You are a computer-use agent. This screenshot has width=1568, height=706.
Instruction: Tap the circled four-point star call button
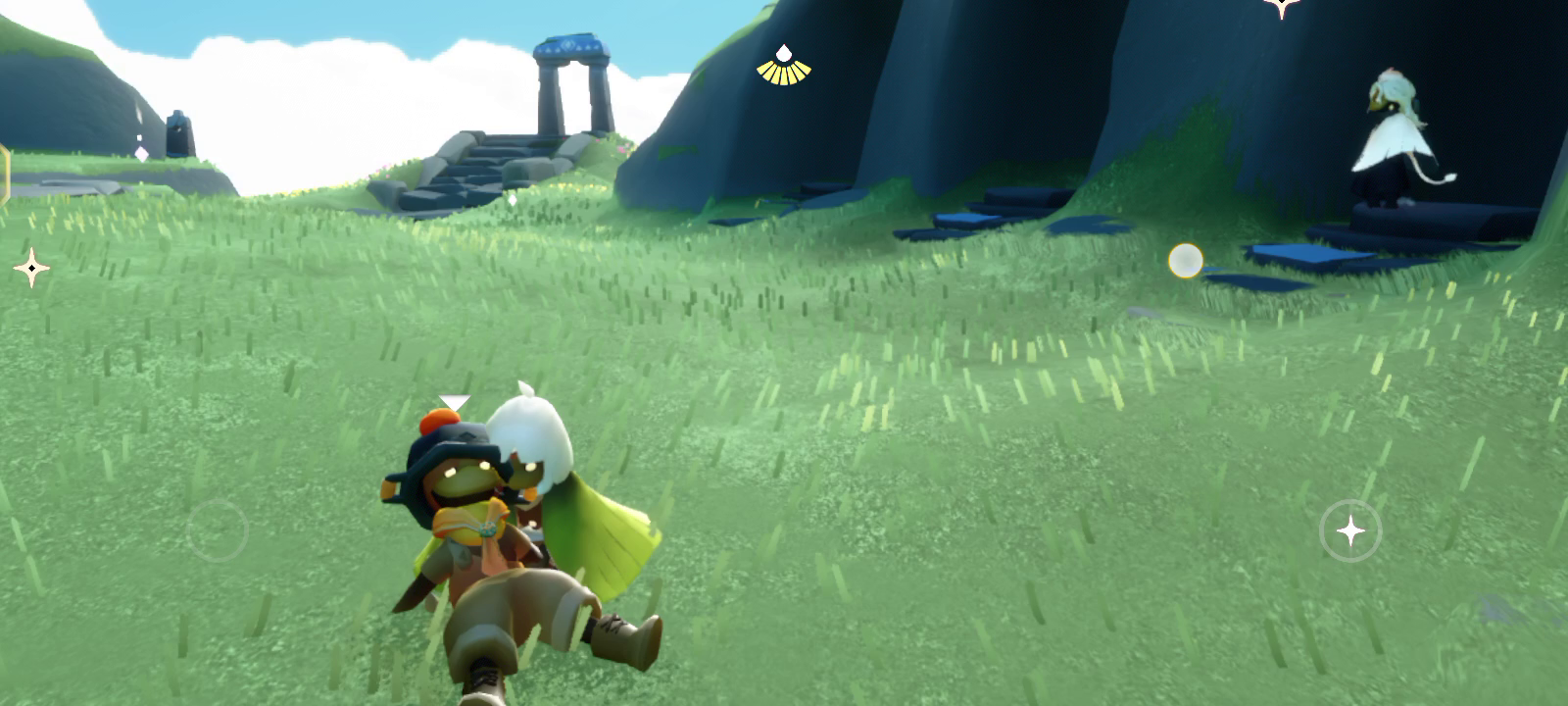click(x=1350, y=531)
